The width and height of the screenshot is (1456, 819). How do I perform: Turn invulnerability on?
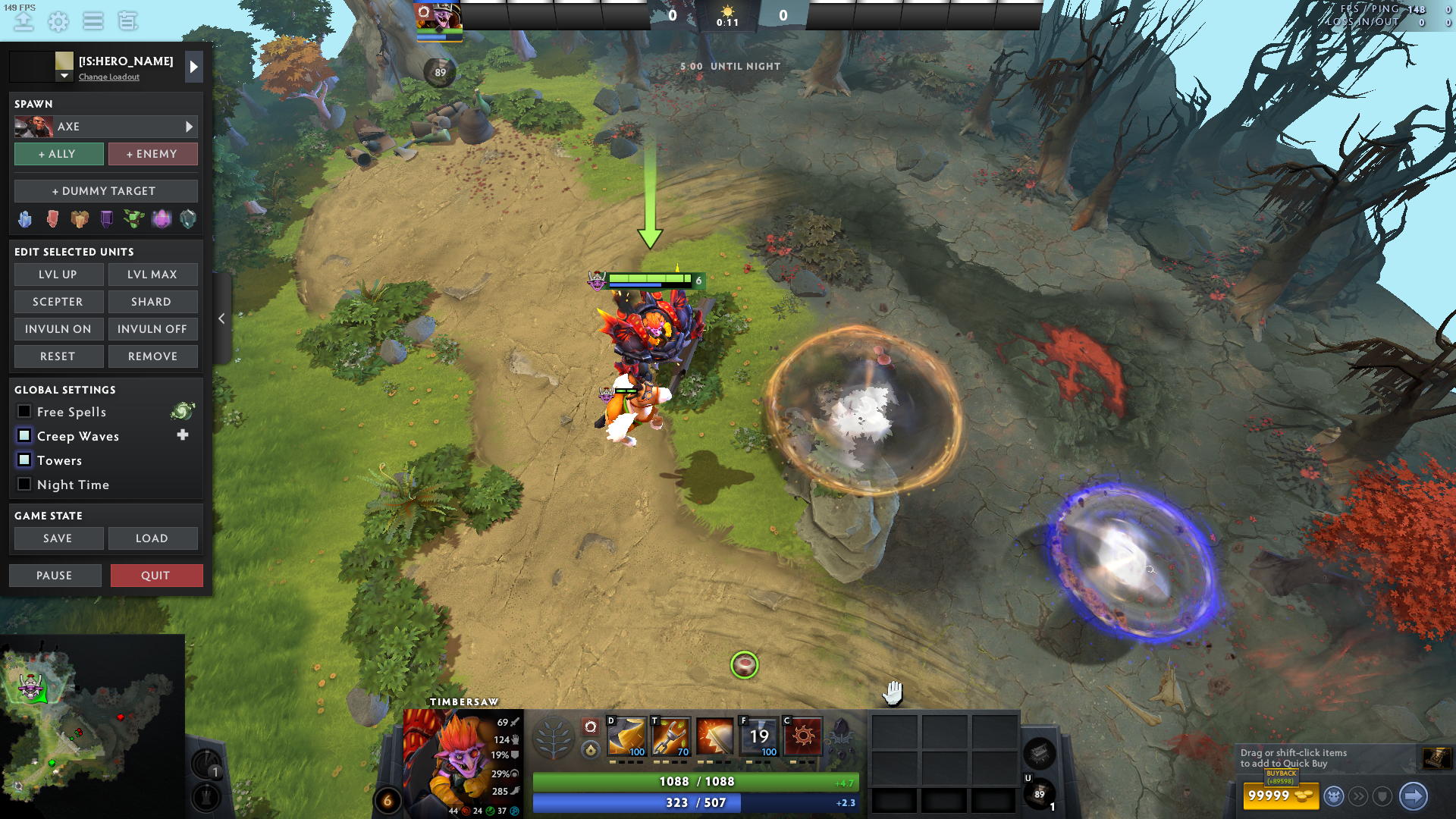coord(58,329)
